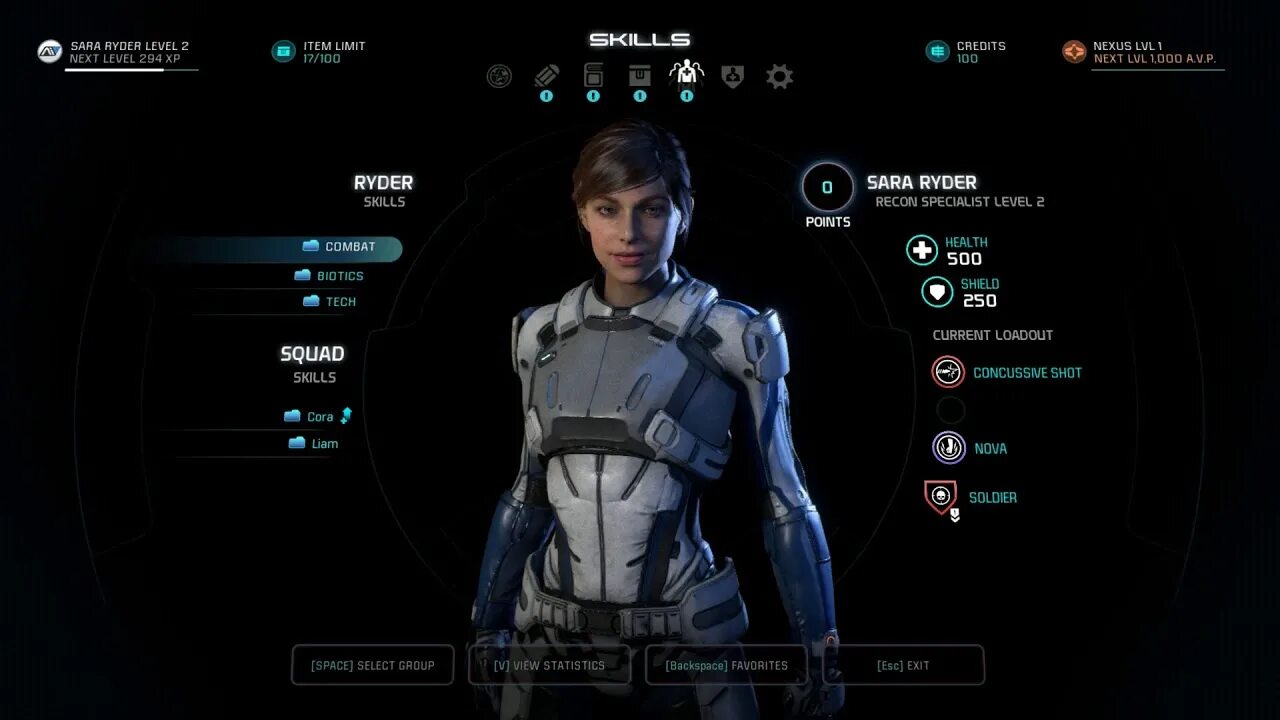Click the empty loadout skill slot

tap(950, 410)
